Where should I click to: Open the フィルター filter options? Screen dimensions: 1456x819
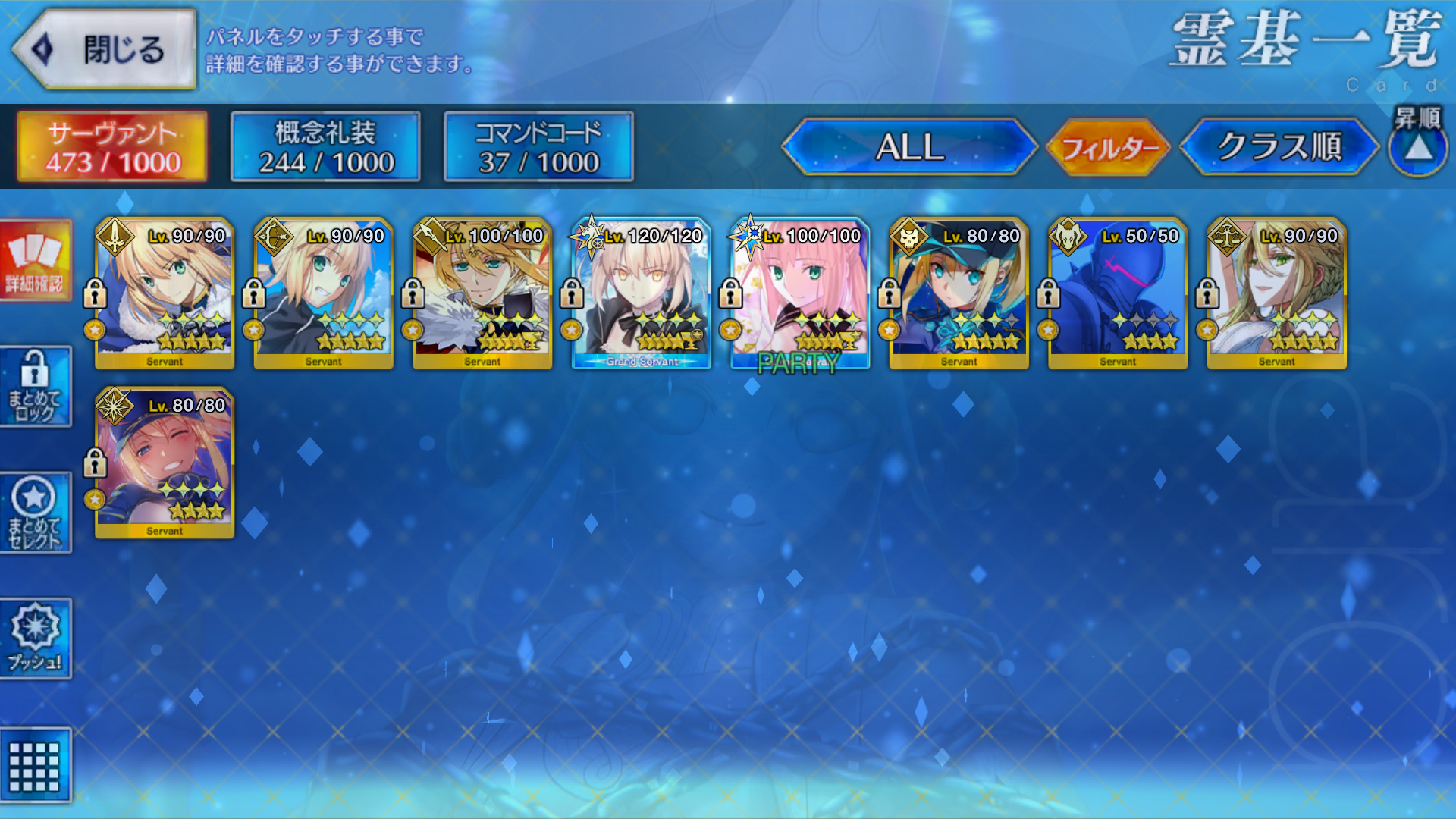tap(1109, 147)
